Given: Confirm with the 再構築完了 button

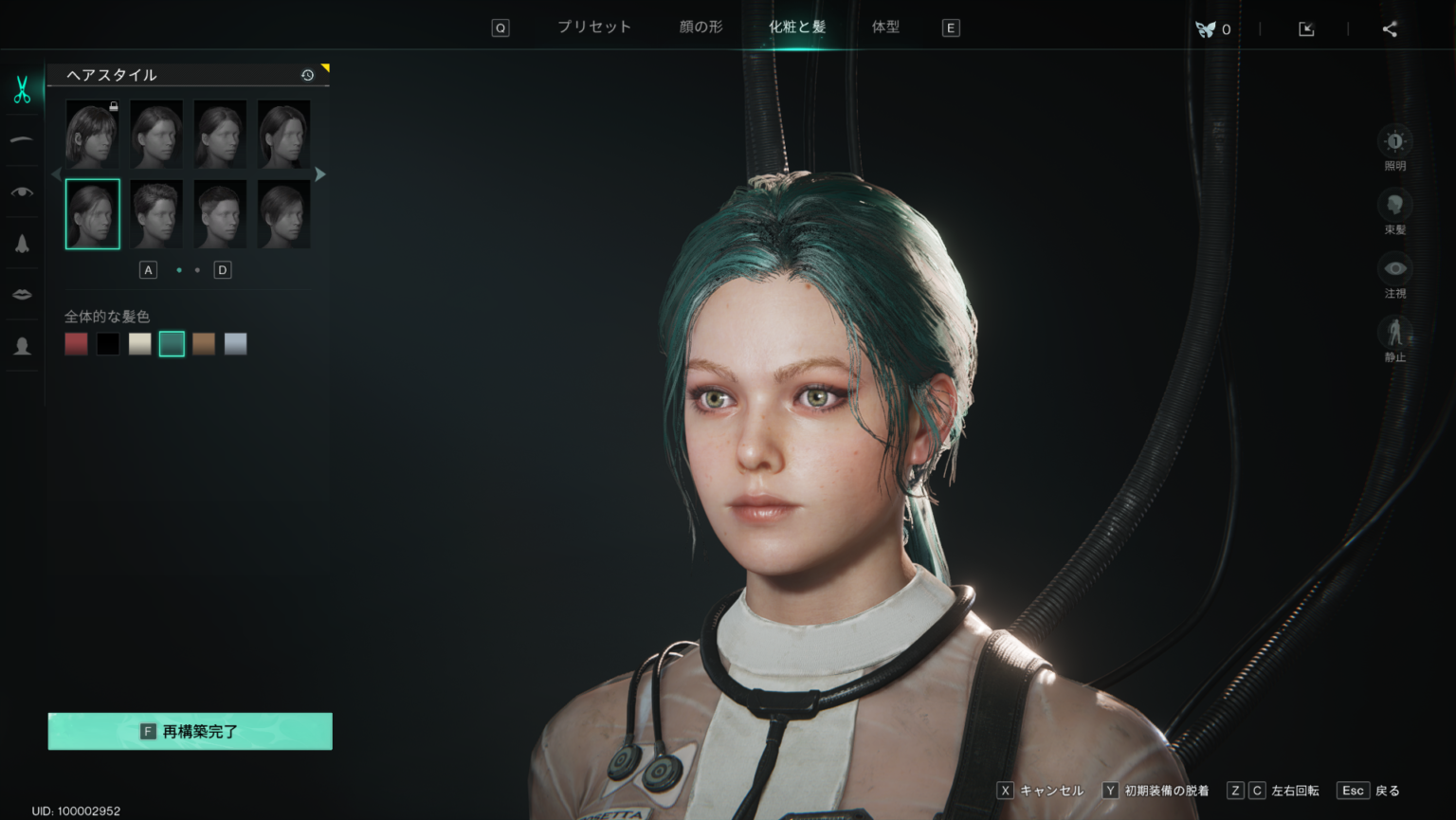Looking at the screenshot, I should pos(191,731).
